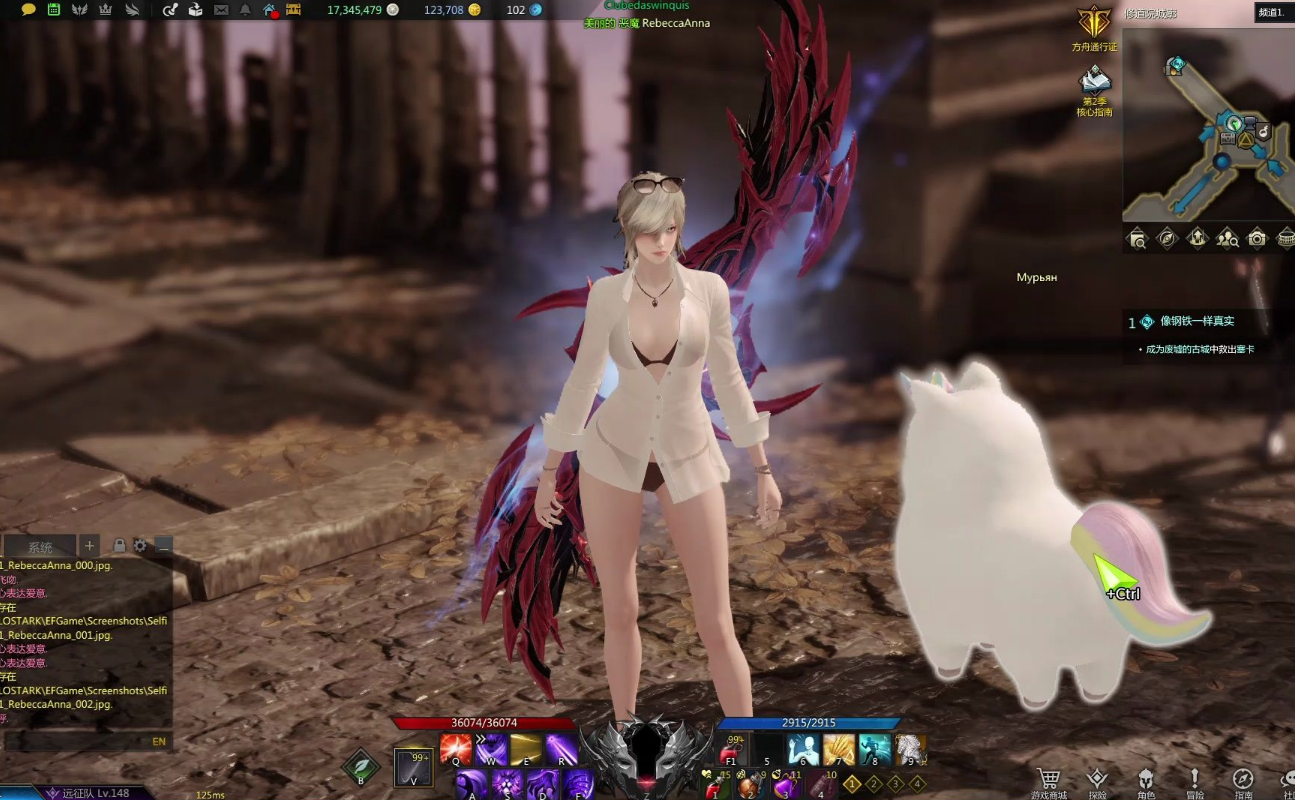The height and width of the screenshot is (800, 1295).
Task: Open chat window gear settings
Action: (x=141, y=545)
